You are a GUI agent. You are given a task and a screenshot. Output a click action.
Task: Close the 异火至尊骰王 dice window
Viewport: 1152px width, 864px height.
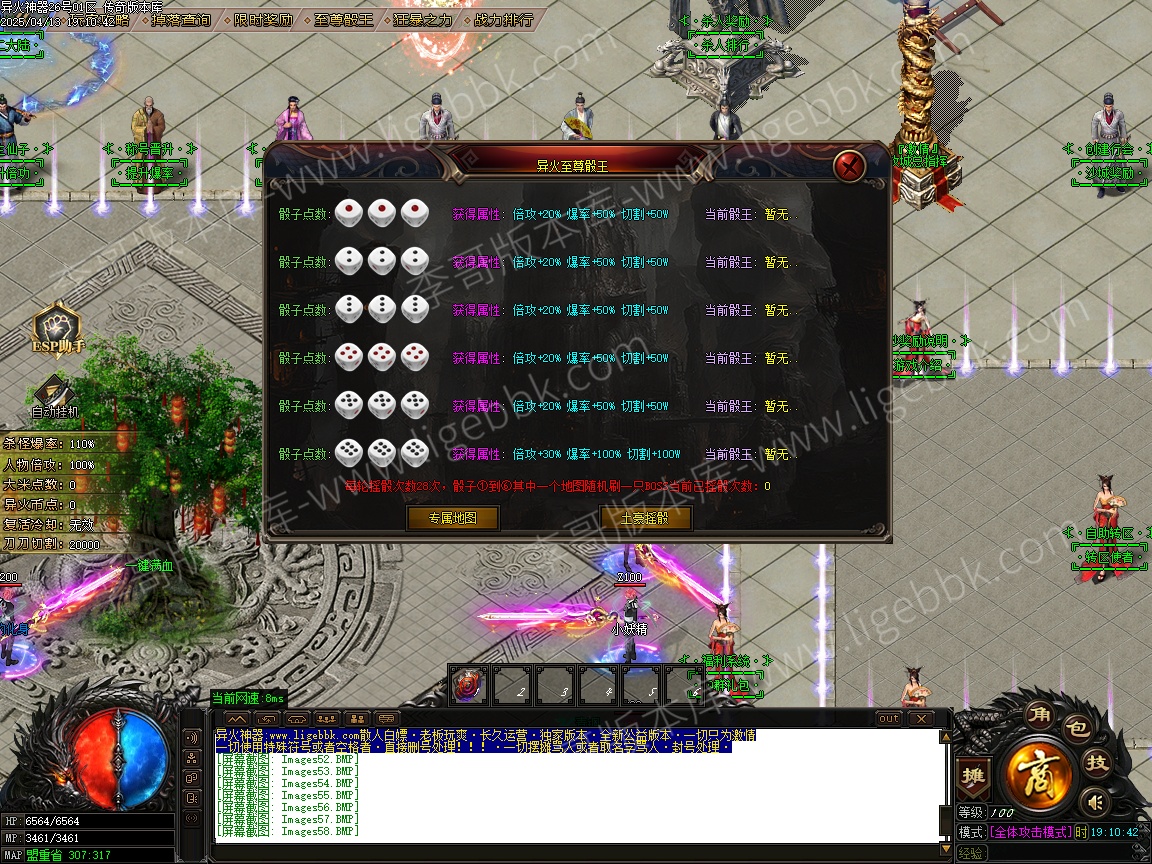849,165
